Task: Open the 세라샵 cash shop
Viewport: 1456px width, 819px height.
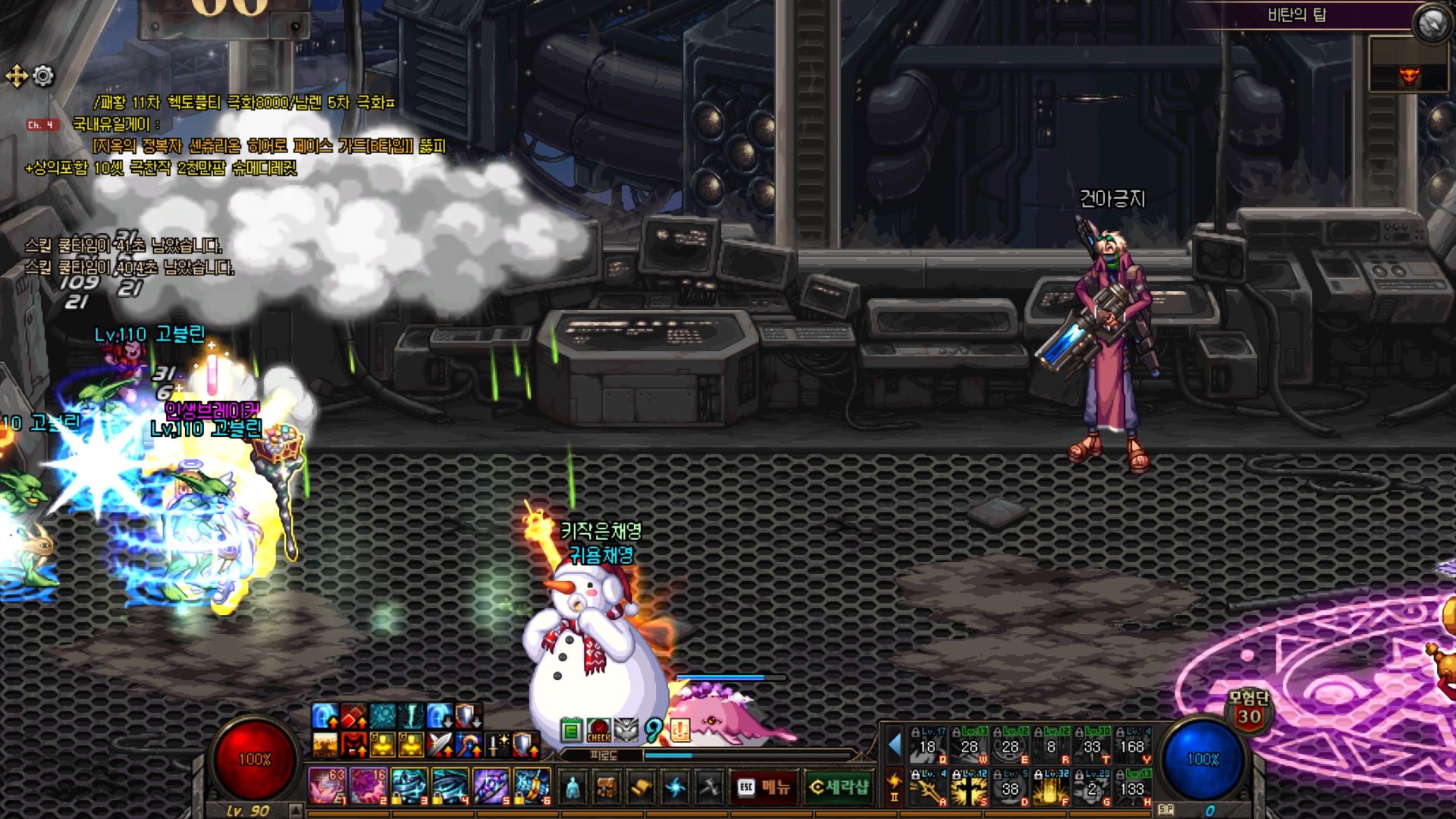Action: [x=839, y=787]
